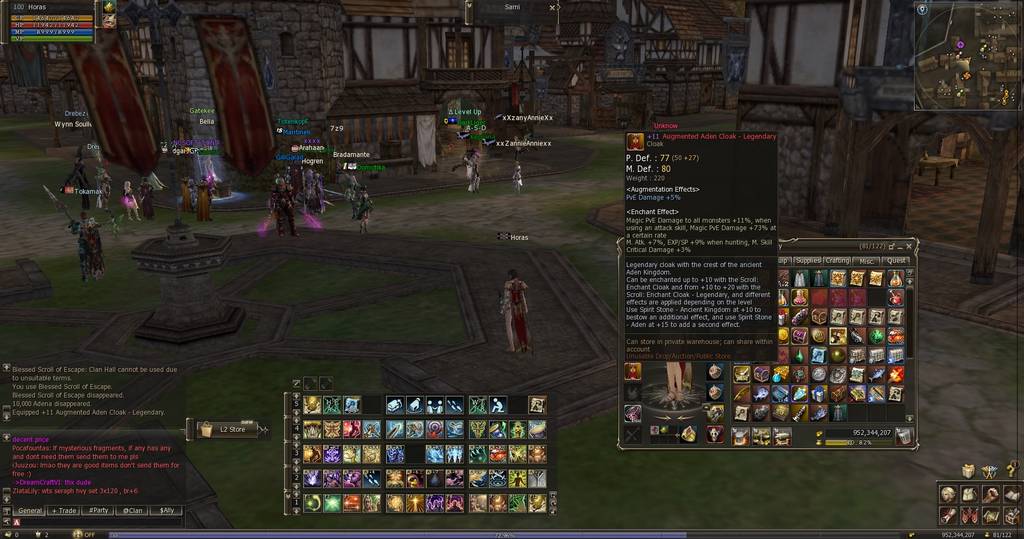This screenshot has width=1024, height=539.
Task: Open the Supplies inventory tab
Action: (x=807, y=261)
